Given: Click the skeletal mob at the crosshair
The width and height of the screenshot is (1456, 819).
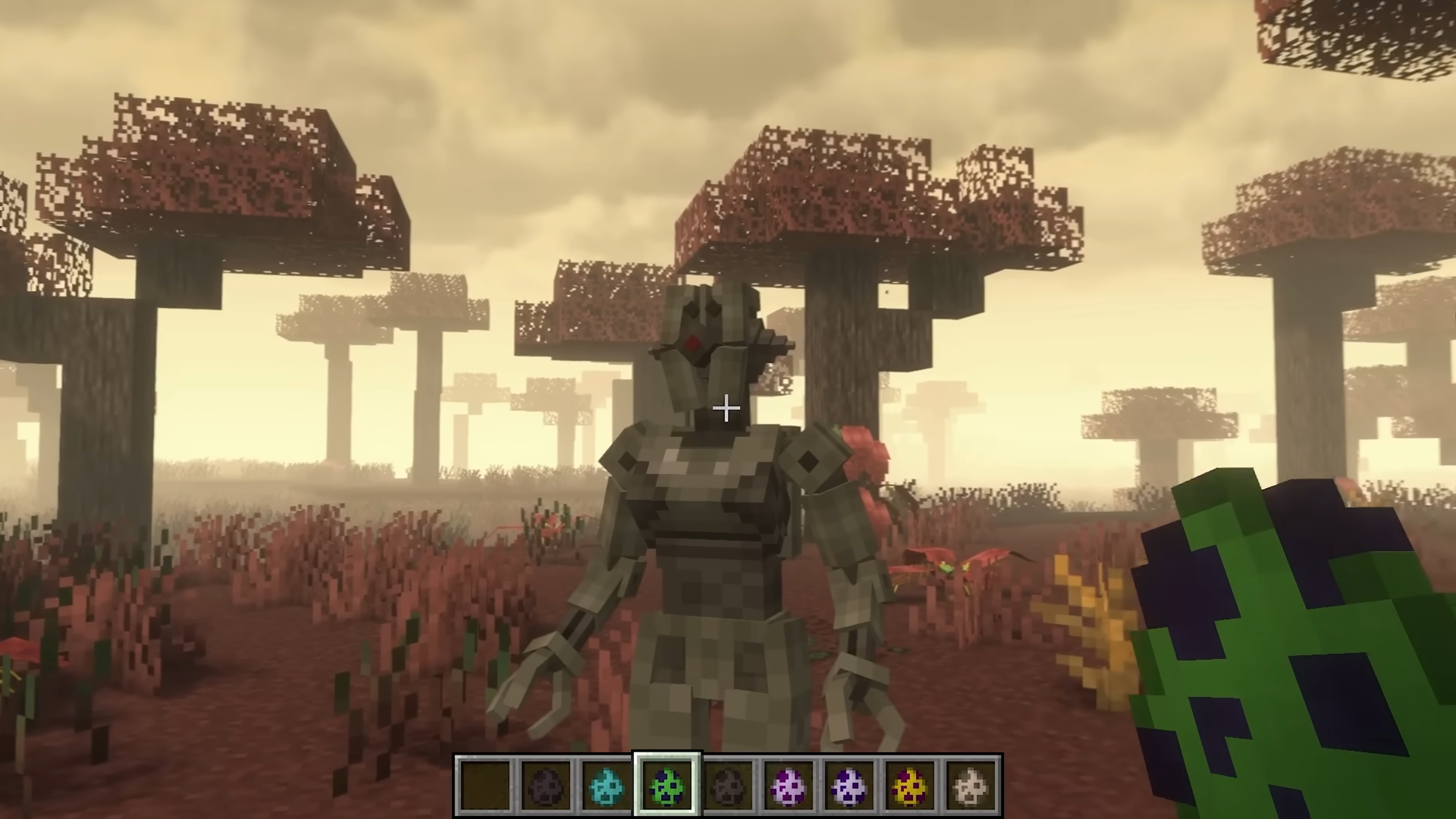Looking at the screenshot, I should click(705, 493).
